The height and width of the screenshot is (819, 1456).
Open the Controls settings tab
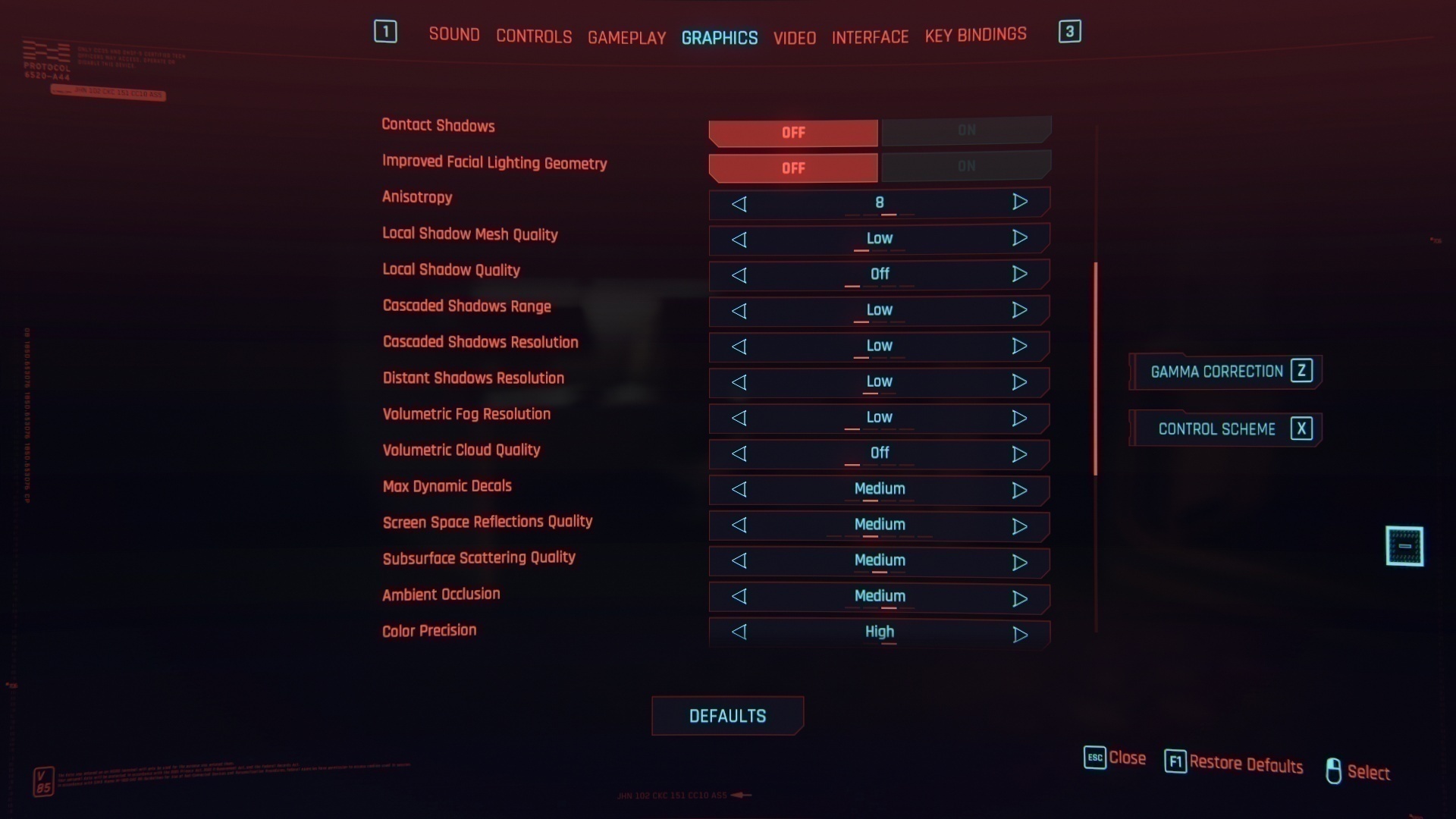[x=534, y=36]
